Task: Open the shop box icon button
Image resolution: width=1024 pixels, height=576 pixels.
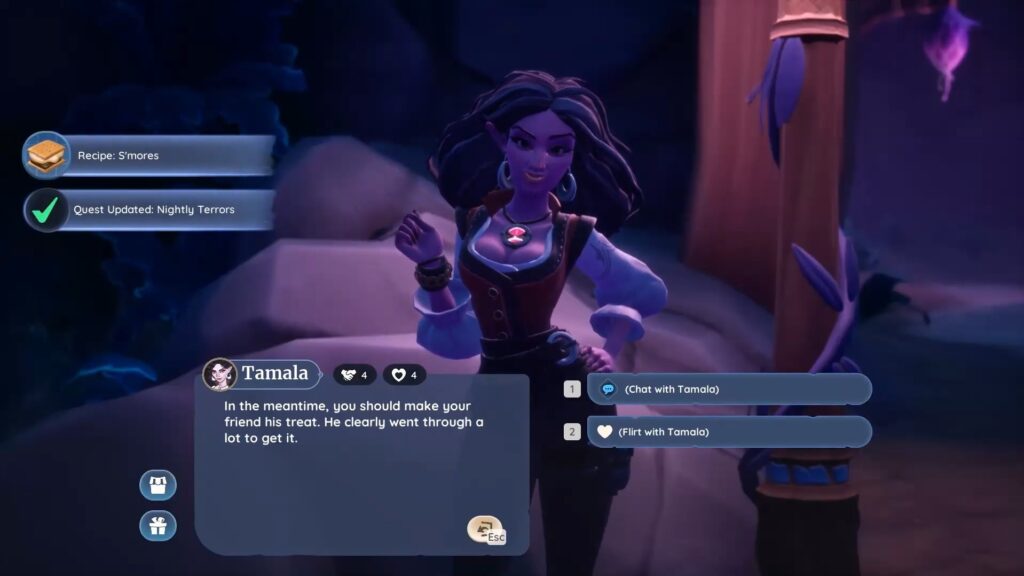Action: (158, 485)
